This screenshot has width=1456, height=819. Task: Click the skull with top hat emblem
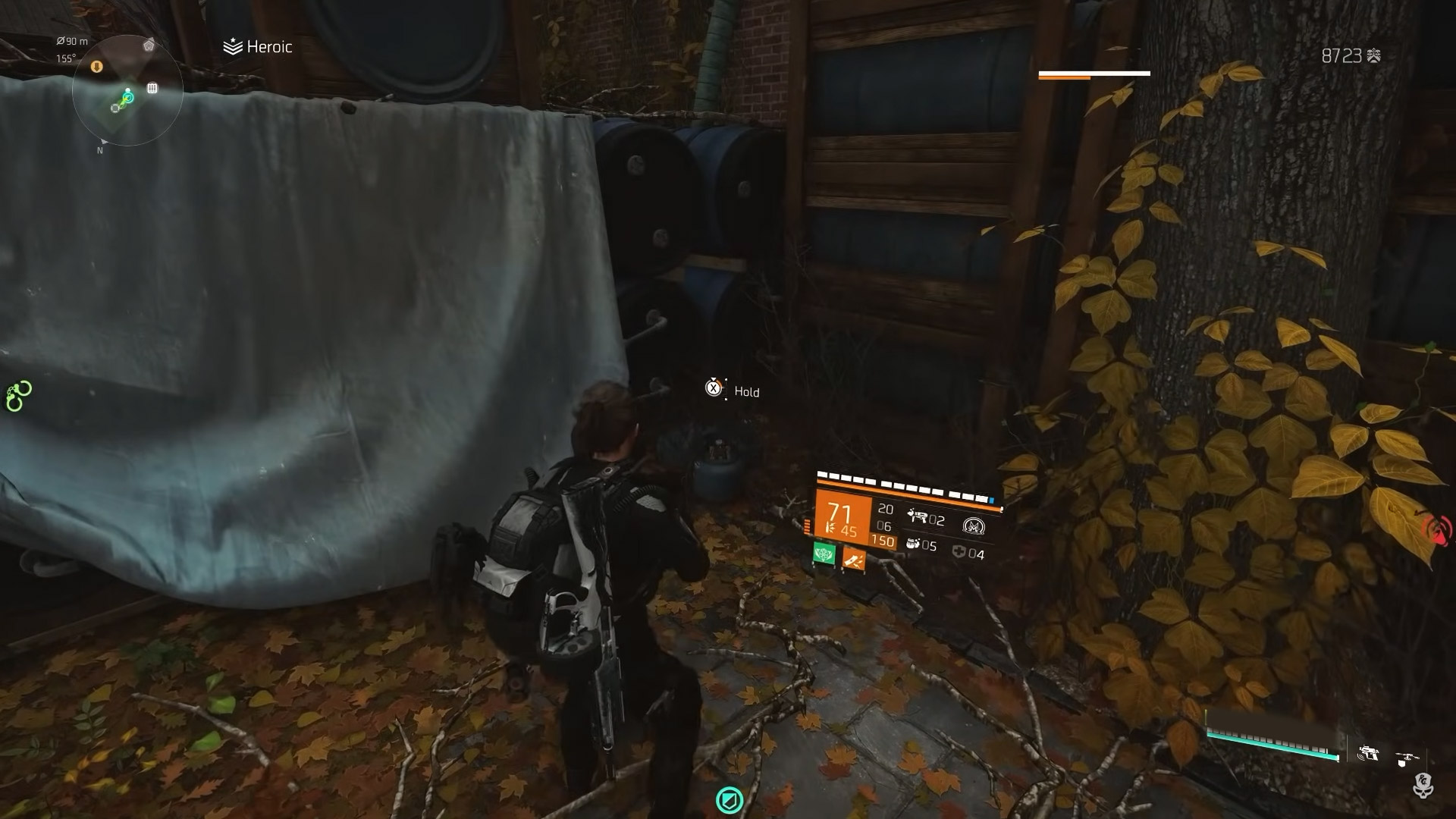click(1423, 786)
